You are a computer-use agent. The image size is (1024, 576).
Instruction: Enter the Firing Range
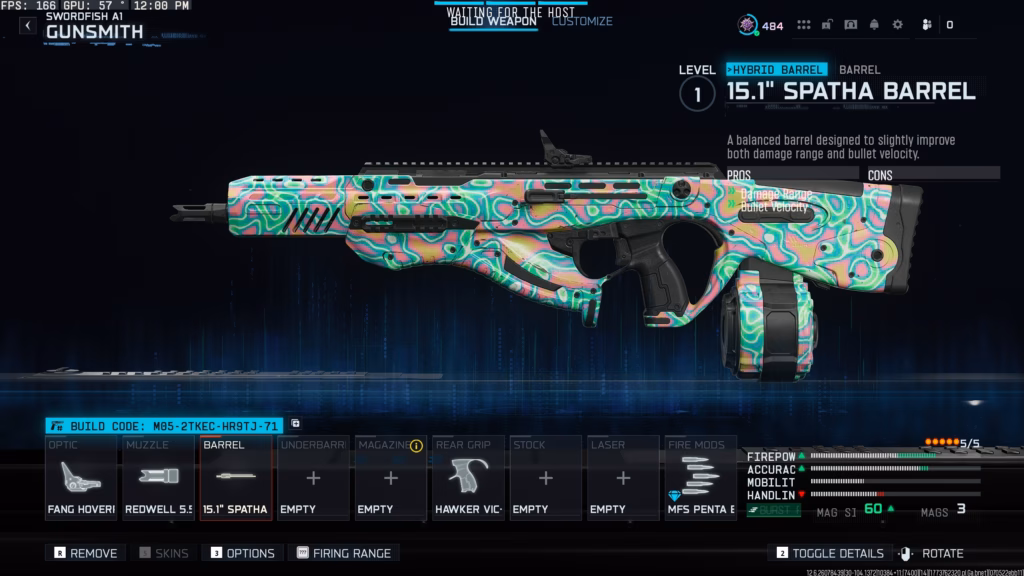click(343, 553)
